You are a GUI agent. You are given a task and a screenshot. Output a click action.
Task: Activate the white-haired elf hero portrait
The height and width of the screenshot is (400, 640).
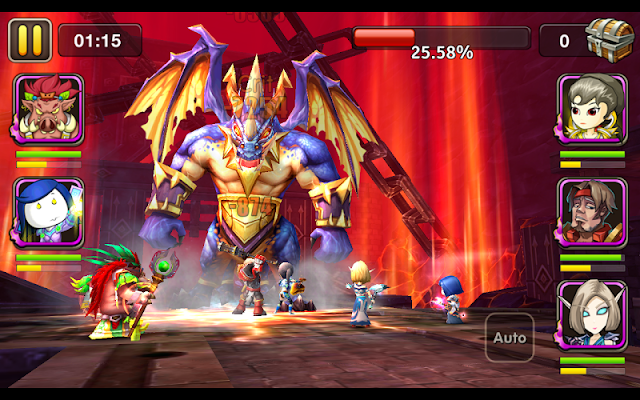pos(592,315)
